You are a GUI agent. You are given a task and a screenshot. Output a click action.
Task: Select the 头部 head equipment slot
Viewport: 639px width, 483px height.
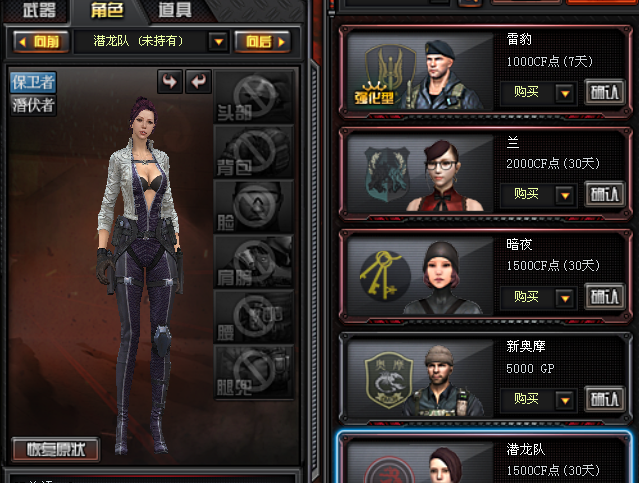(254, 96)
